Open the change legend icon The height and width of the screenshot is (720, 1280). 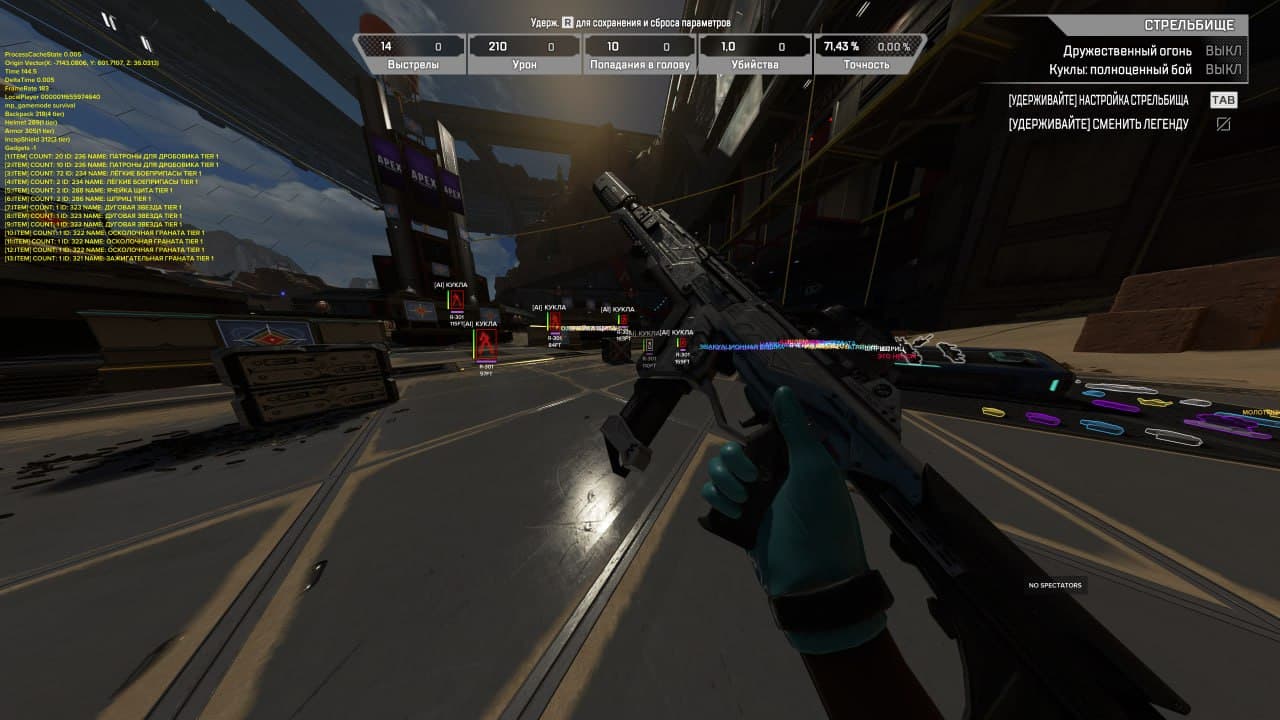1224,124
